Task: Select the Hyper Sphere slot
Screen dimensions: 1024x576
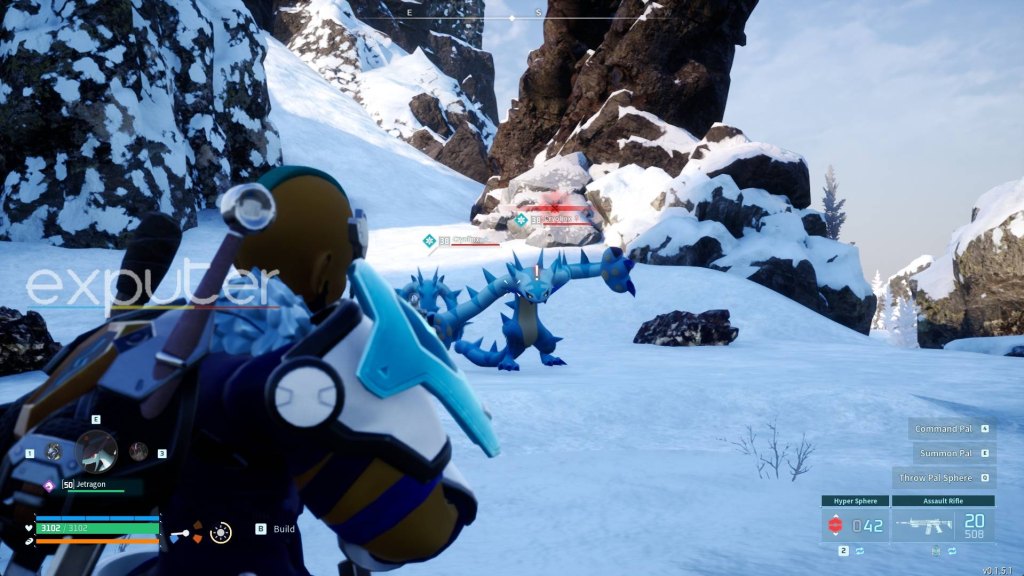Action: coord(855,524)
